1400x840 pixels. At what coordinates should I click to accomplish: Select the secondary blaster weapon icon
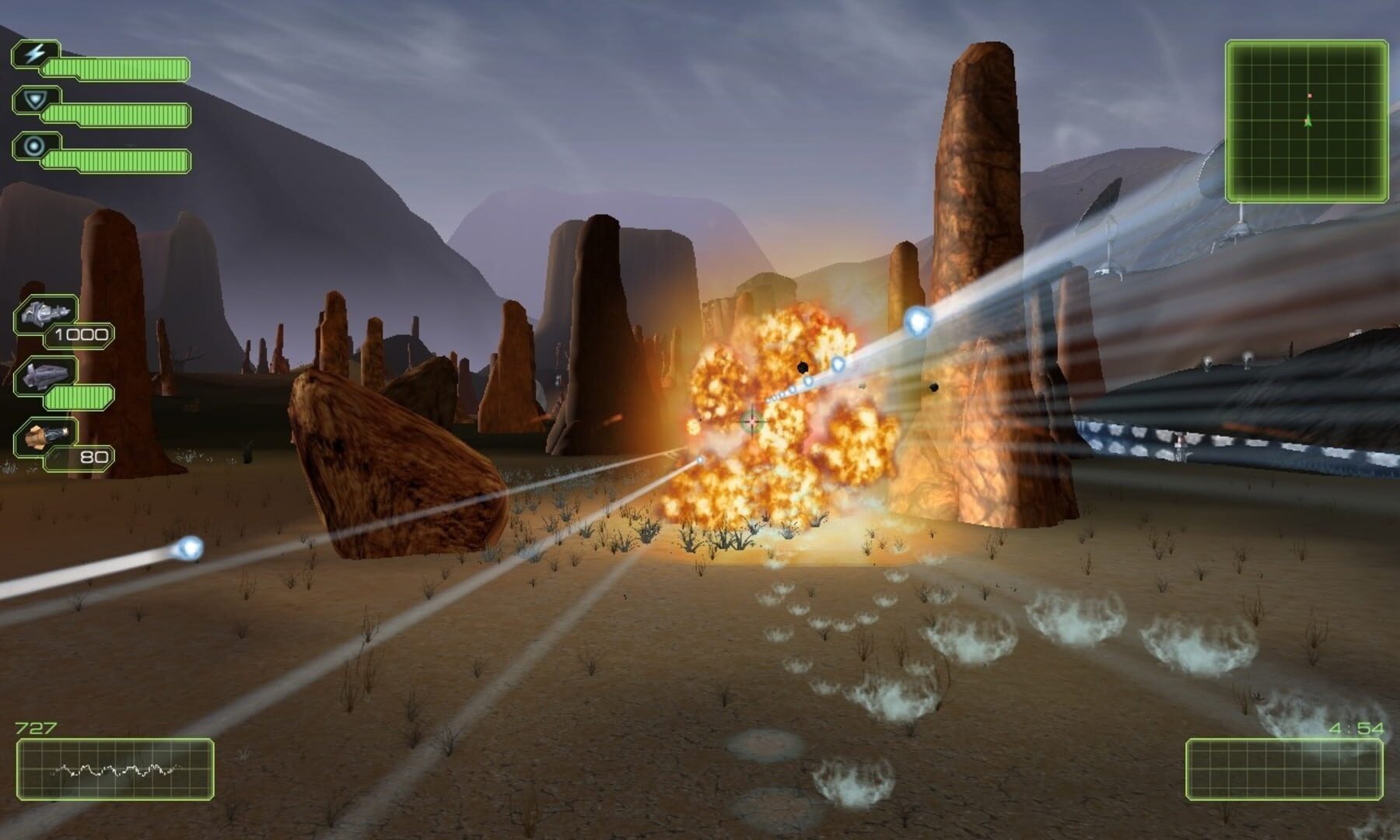[x=46, y=376]
